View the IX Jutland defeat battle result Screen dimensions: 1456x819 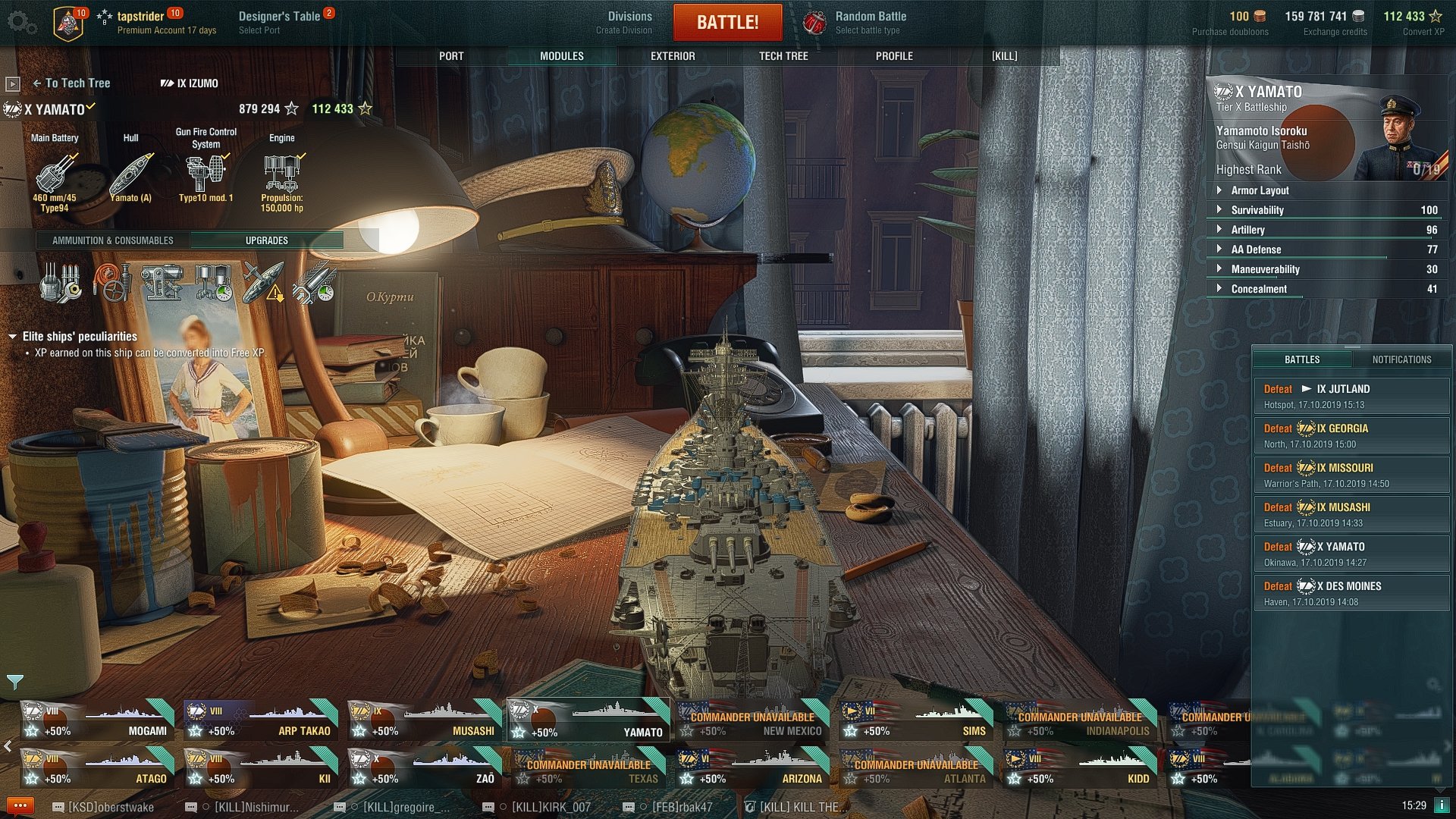tap(1351, 396)
